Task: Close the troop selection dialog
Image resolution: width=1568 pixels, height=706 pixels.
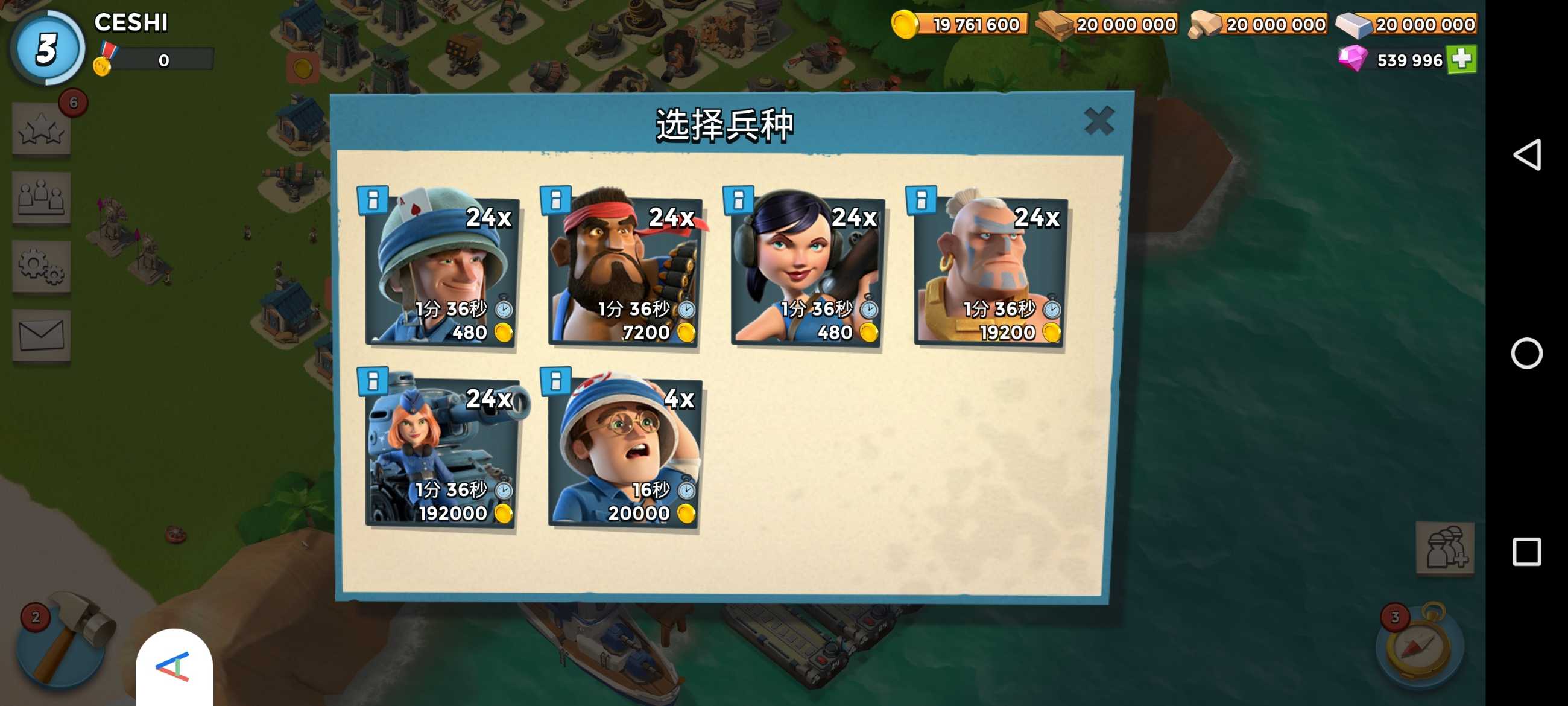Action: (1098, 121)
